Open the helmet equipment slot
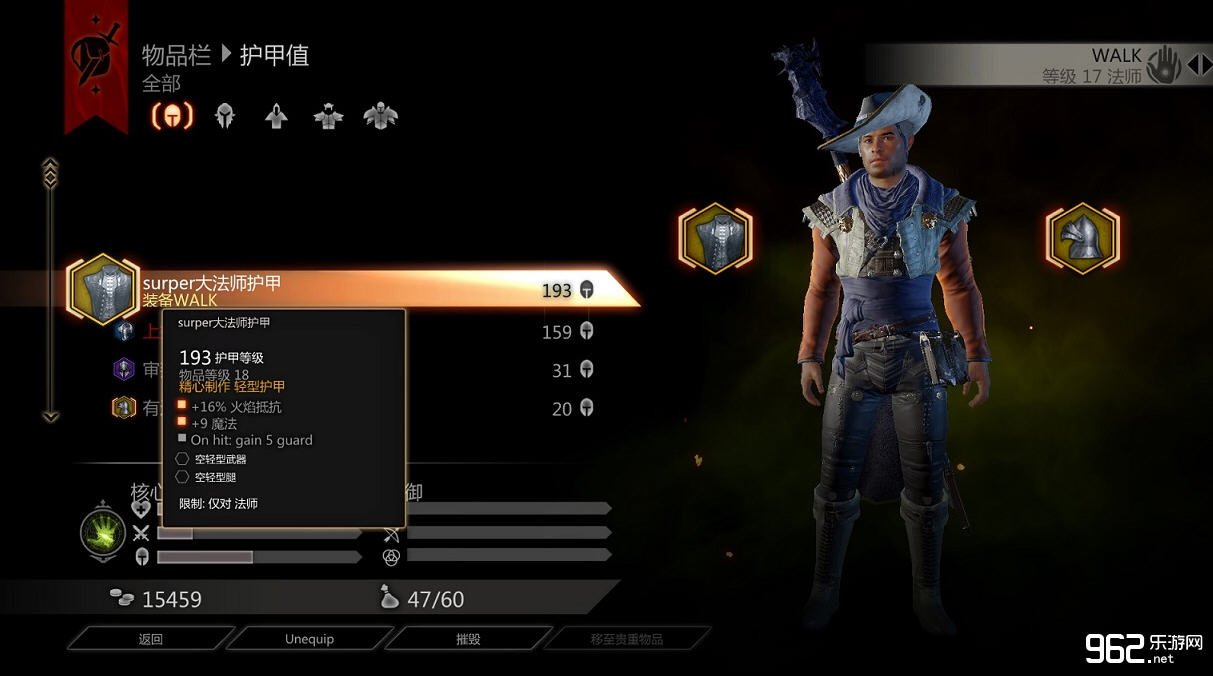The image size is (1213, 676). click(1082, 238)
